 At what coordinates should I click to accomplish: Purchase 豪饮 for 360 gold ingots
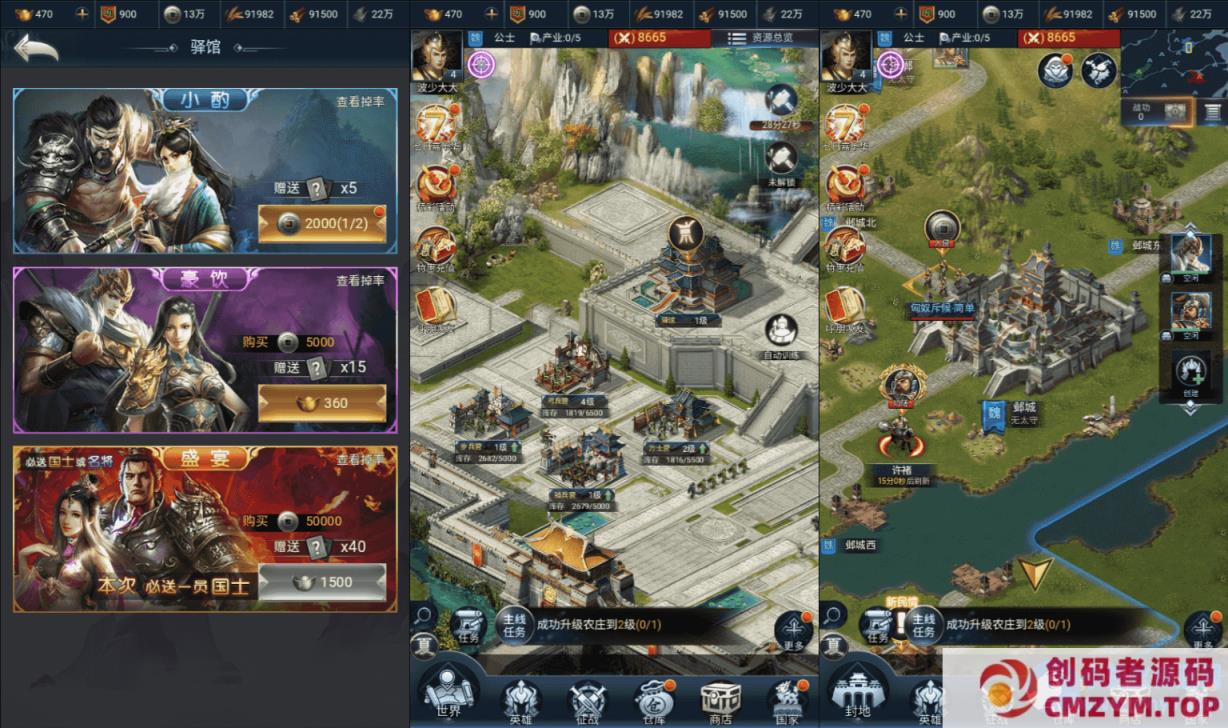[x=321, y=403]
